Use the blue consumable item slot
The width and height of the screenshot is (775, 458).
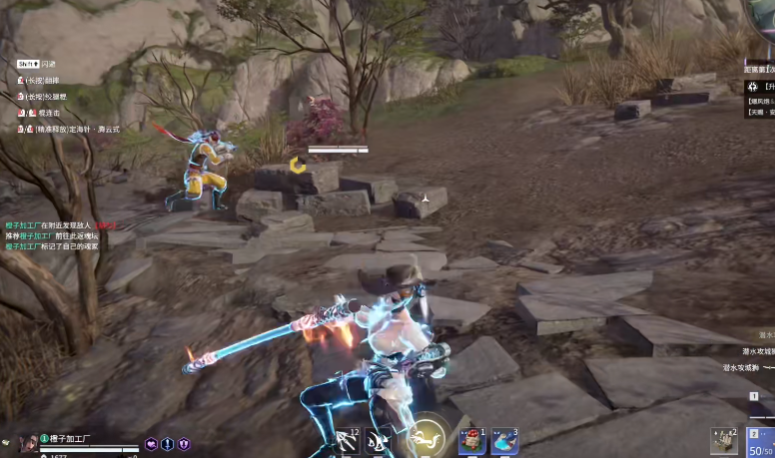(506, 440)
